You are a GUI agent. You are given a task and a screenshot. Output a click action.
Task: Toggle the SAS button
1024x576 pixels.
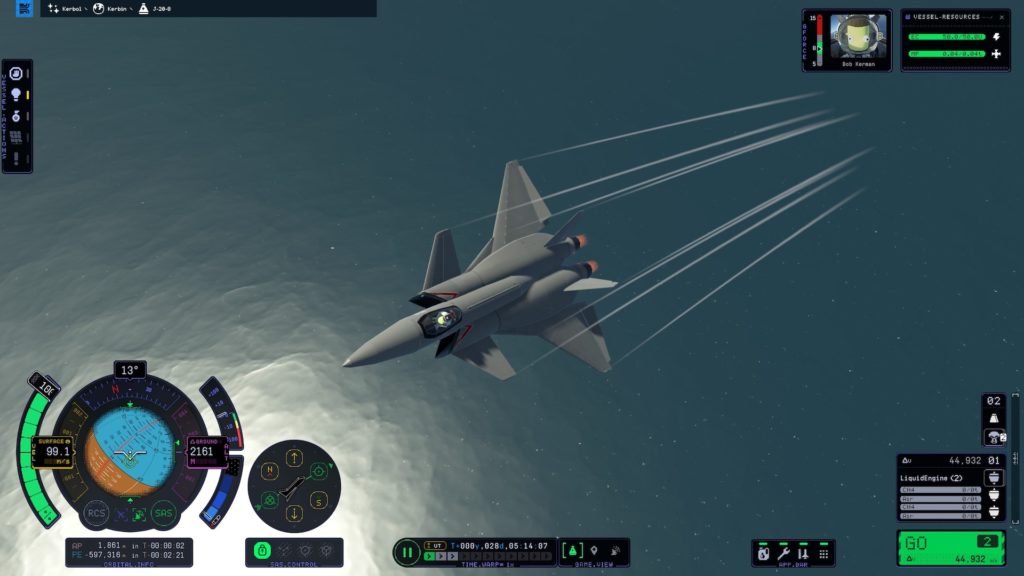point(164,512)
